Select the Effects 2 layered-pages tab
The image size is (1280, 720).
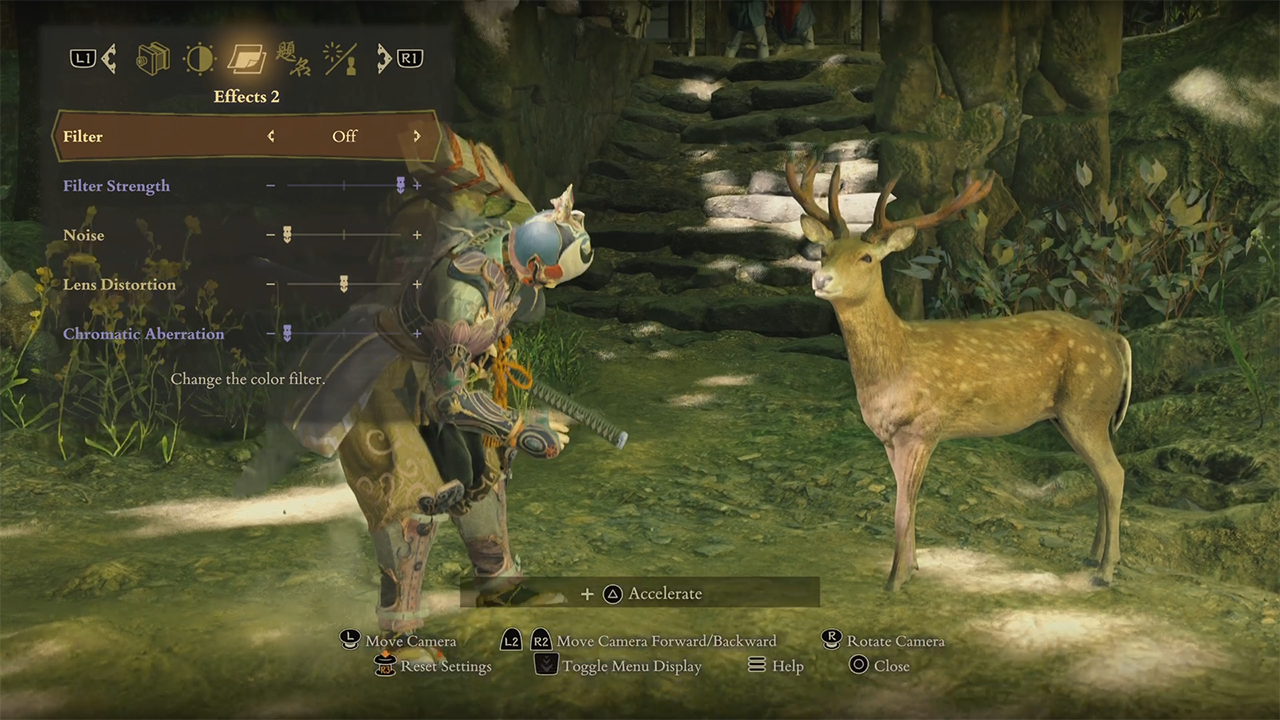(245, 59)
